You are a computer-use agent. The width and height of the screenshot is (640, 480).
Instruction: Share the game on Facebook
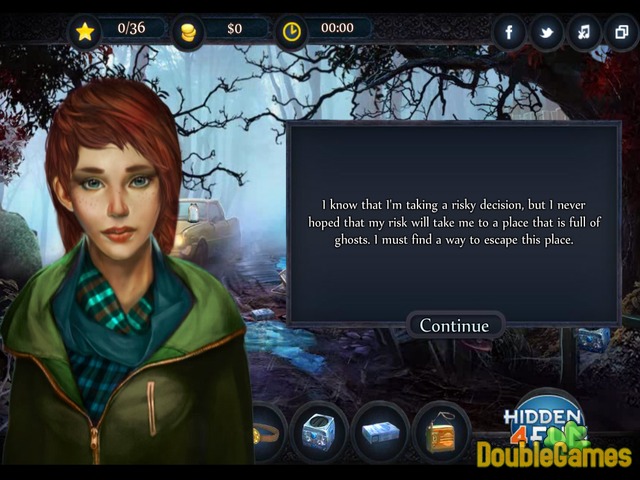click(509, 32)
